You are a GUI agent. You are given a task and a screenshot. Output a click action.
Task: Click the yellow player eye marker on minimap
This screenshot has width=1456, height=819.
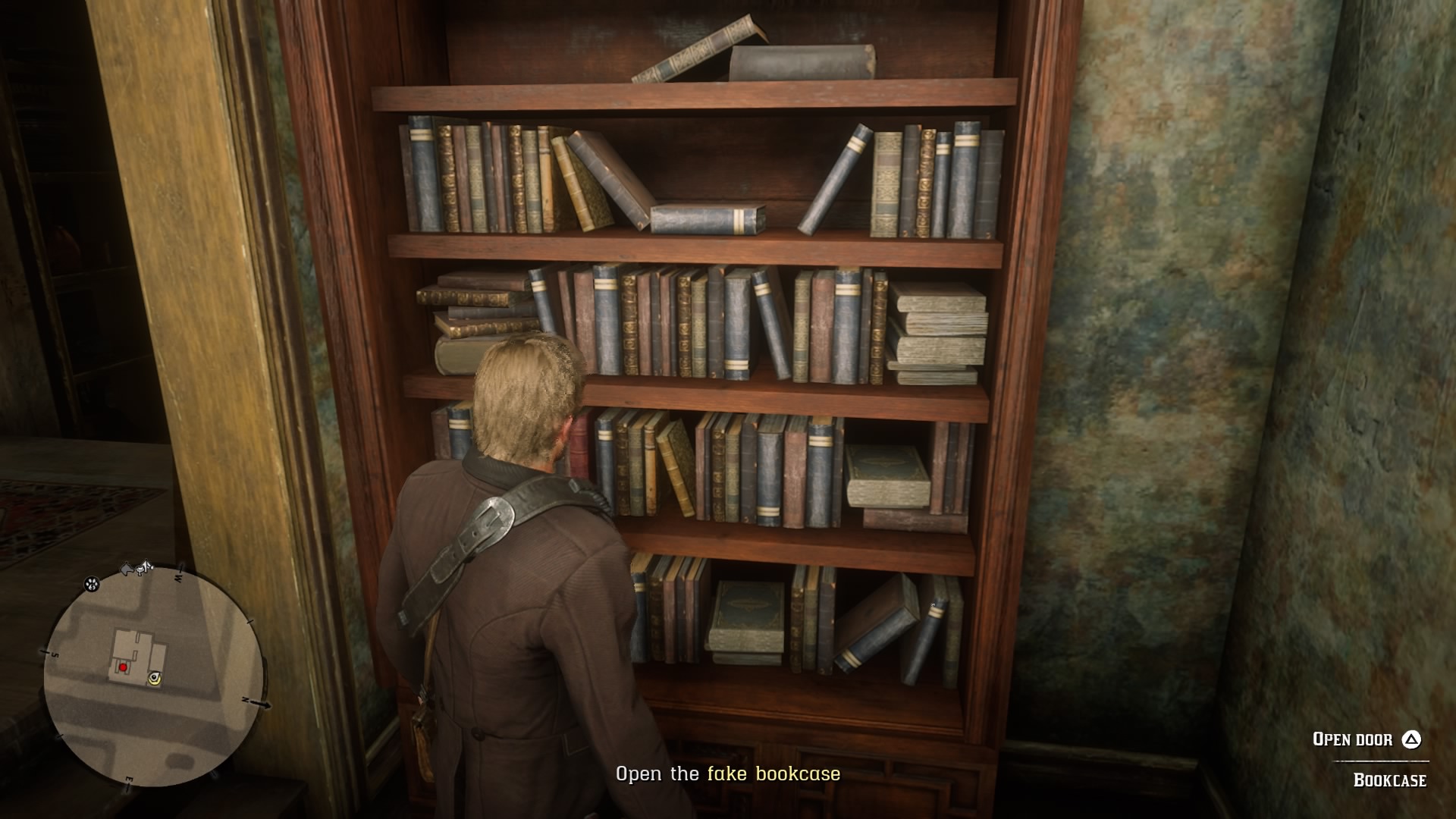[155, 678]
